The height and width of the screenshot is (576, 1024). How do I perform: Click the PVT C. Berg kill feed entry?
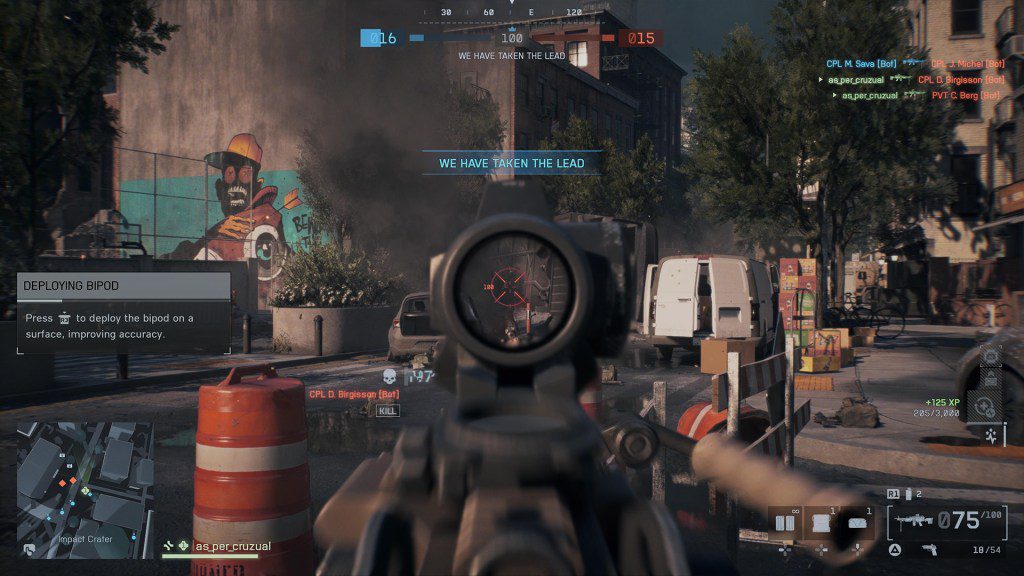pyautogui.click(x=965, y=95)
